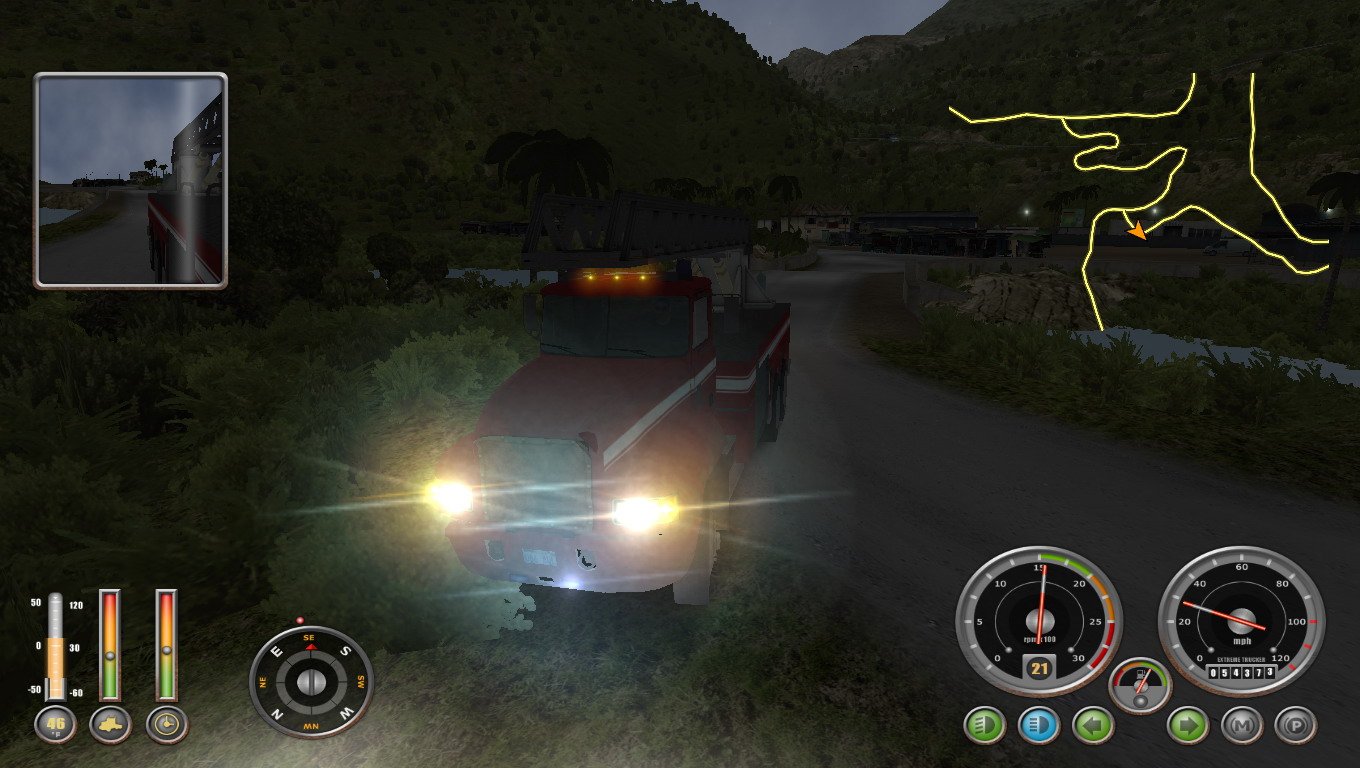This screenshot has height=768, width=1360.
Task: Click the round M button
Action: pyautogui.click(x=1241, y=725)
